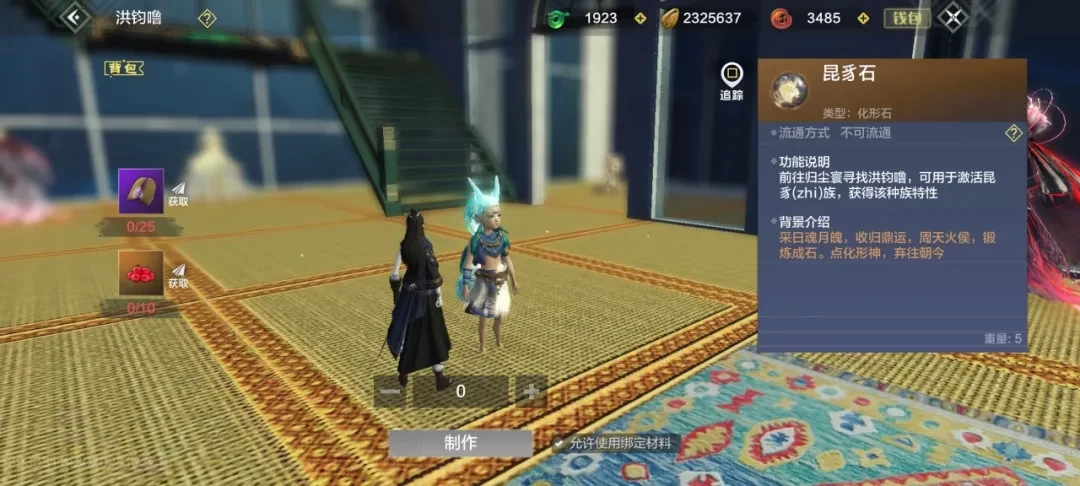This screenshot has width=1080, height=486.
Task: Close the crafting screen with the X
Action: (953, 17)
